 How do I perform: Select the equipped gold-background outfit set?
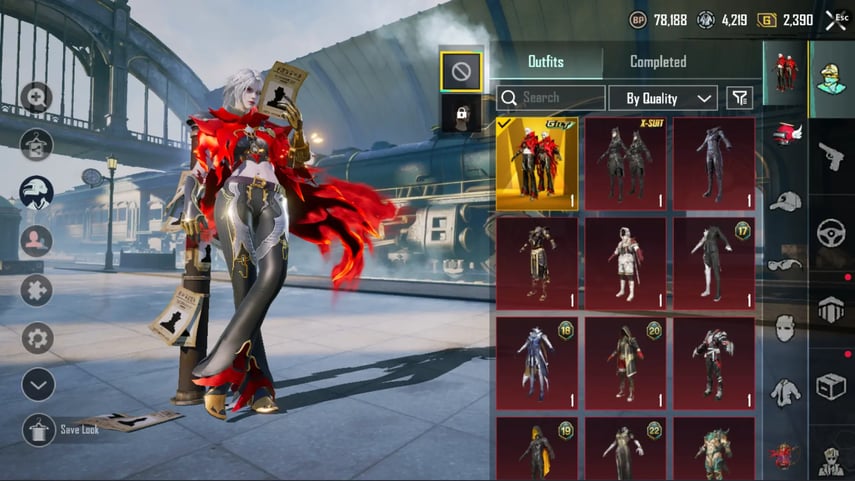click(x=536, y=162)
